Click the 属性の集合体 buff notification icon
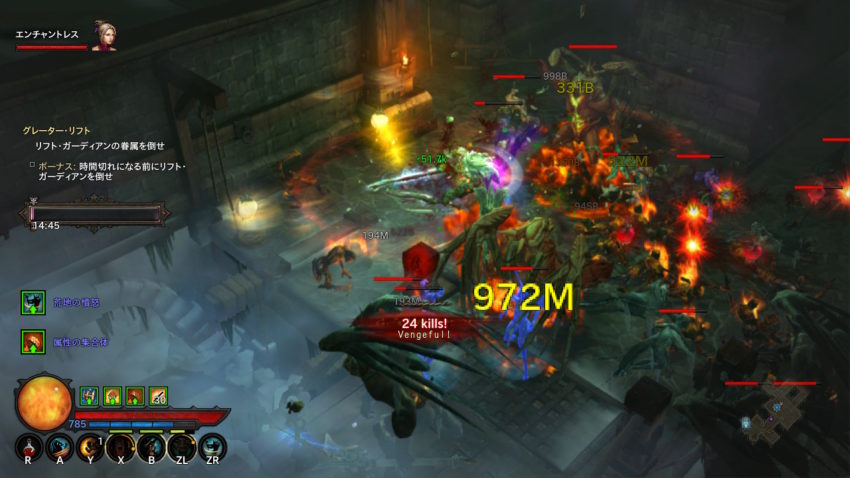The width and height of the screenshot is (850, 478). (32, 342)
